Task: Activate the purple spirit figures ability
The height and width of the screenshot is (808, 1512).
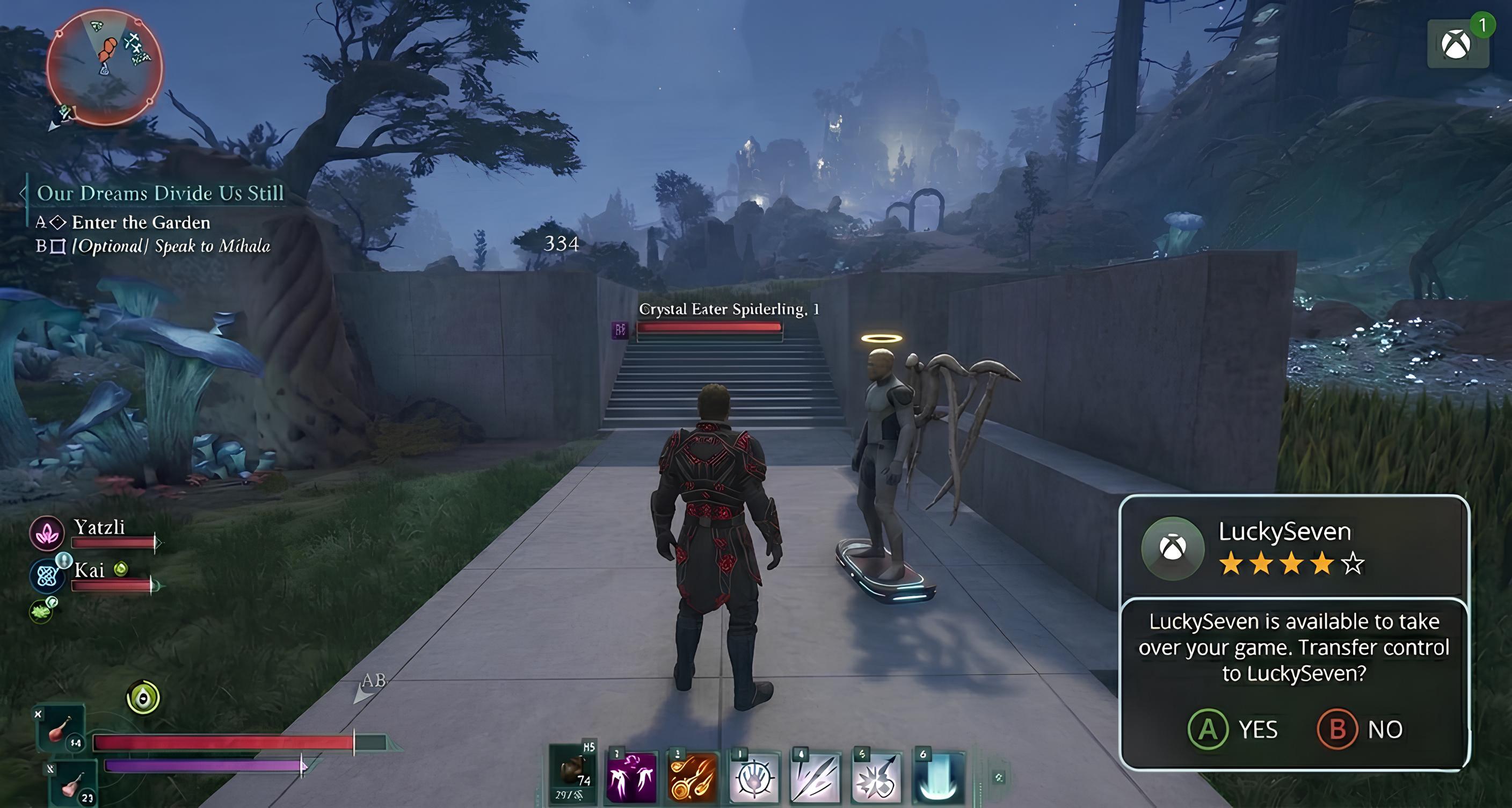Action: (x=631, y=777)
